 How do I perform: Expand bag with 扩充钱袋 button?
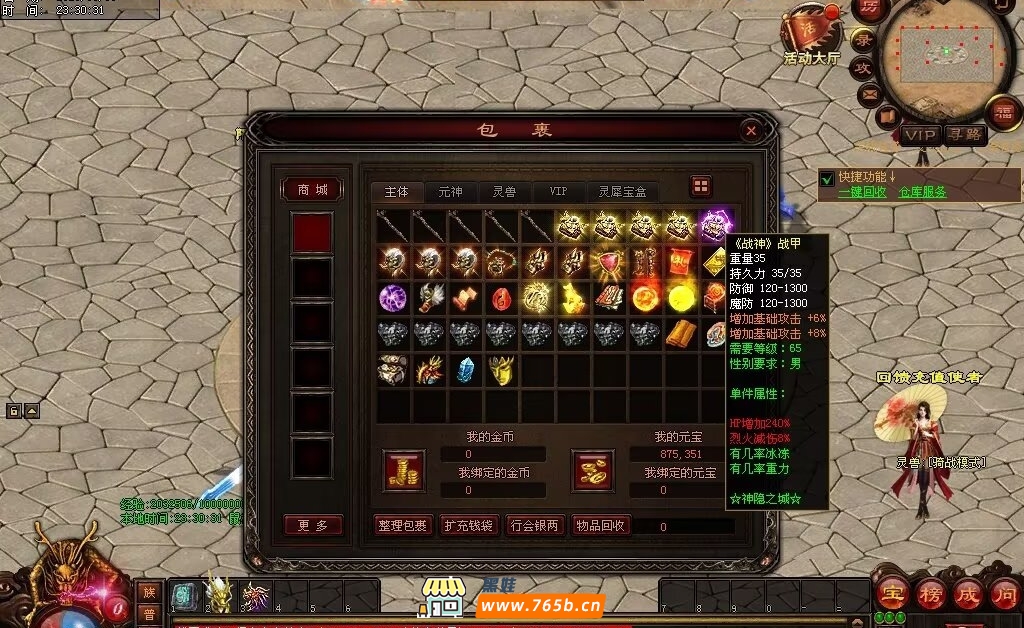click(x=469, y=525)
